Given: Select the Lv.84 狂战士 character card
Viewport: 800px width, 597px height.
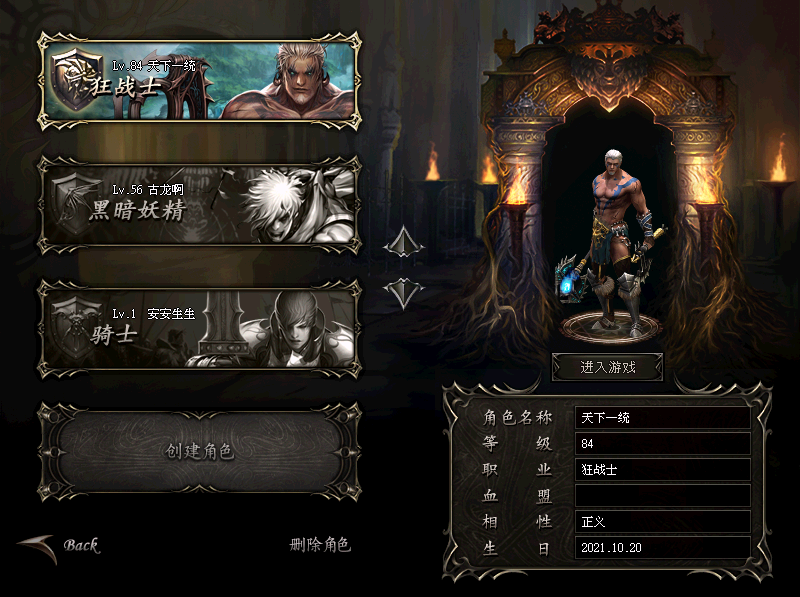Looking at the screenshot, I should (x=199, y=80).
